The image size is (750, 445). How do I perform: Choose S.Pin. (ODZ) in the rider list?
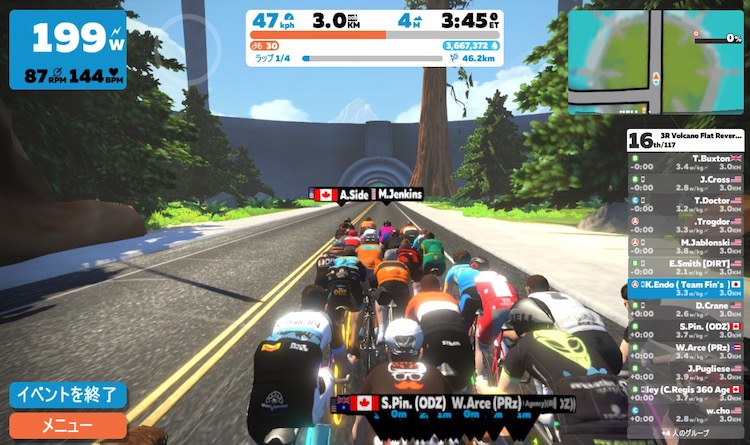click(x=687, y=331)
